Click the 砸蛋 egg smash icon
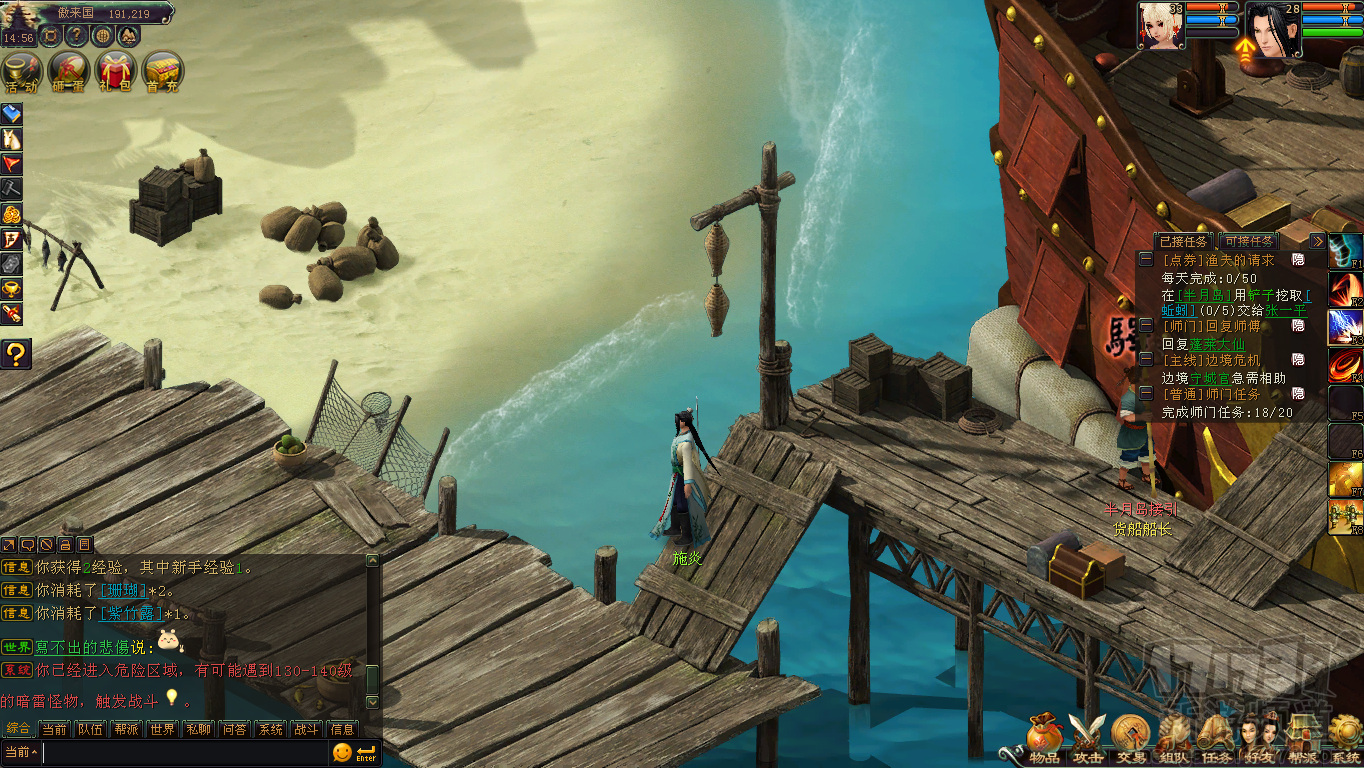Image resolution: width=1364 pixels, height=768 pixels. point(68,72)
